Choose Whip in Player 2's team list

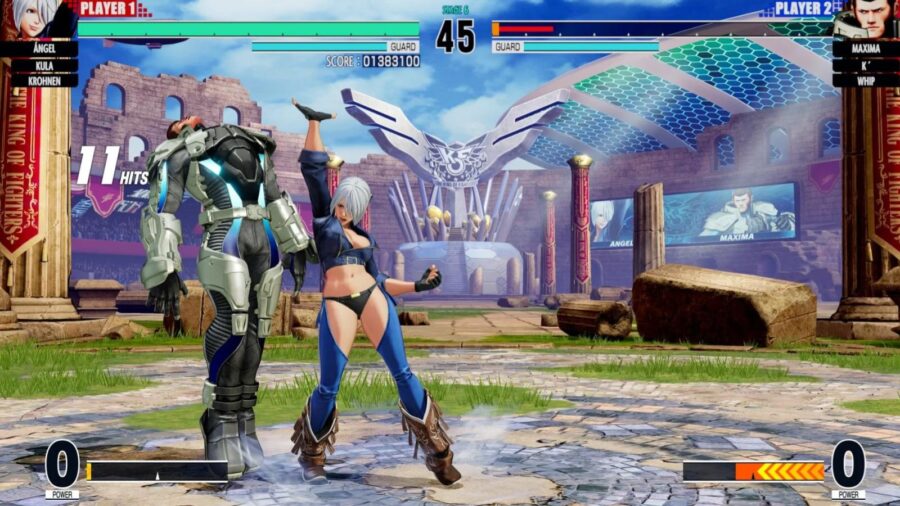point(862,80)
